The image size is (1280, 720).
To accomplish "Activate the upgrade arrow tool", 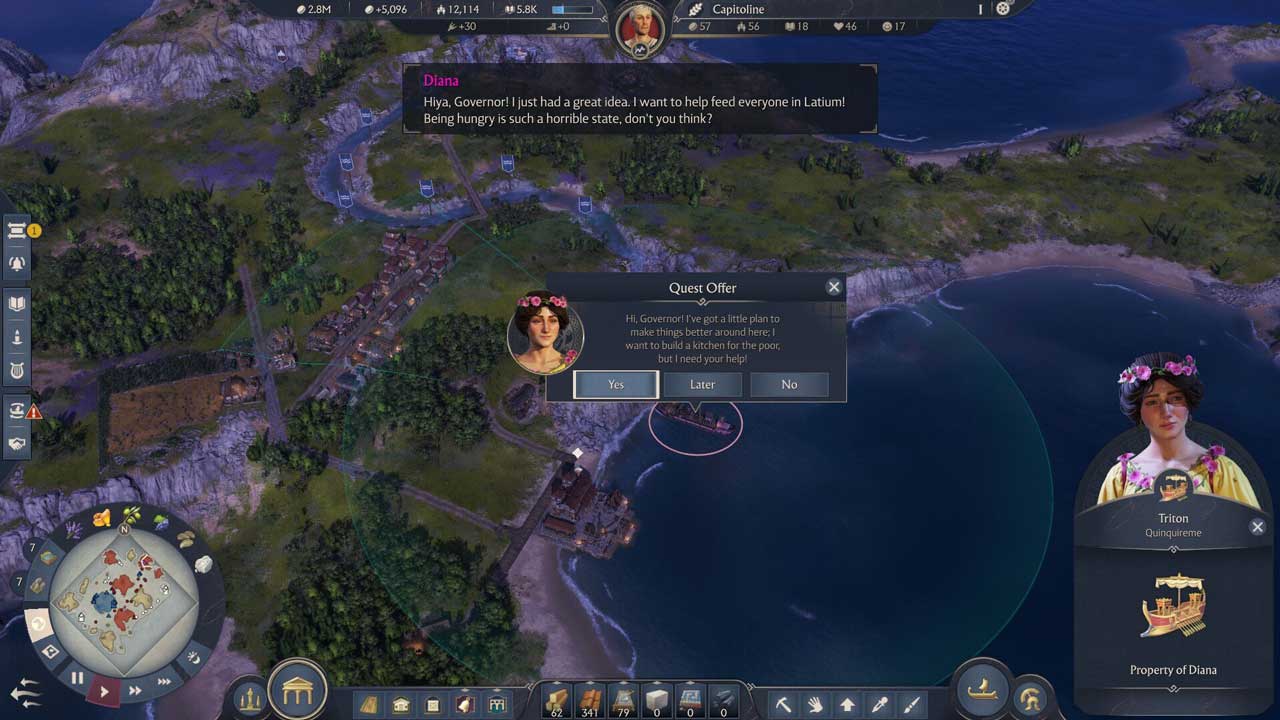I will point(847,705).
